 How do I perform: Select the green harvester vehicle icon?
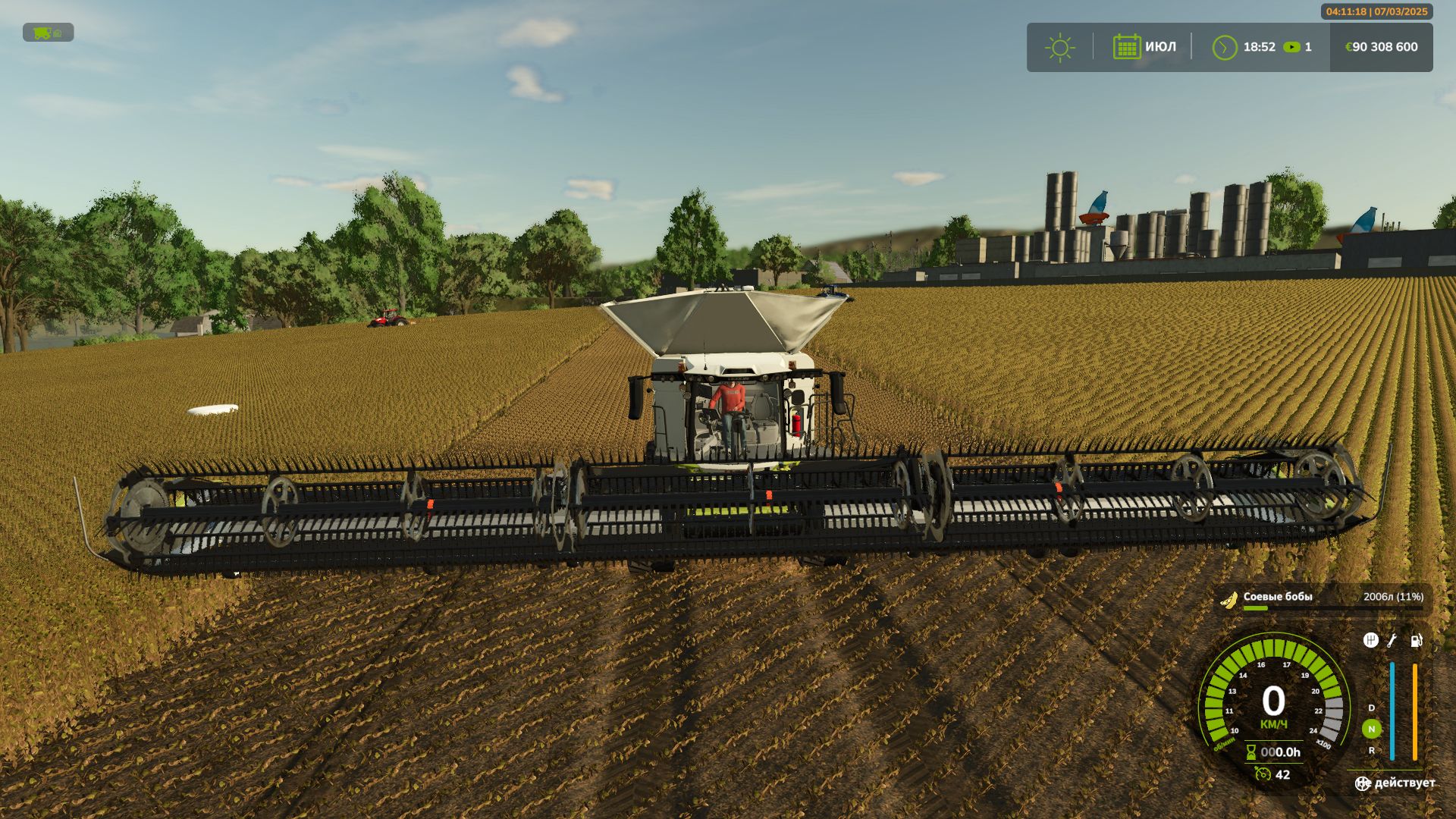(x=42, y=33)
